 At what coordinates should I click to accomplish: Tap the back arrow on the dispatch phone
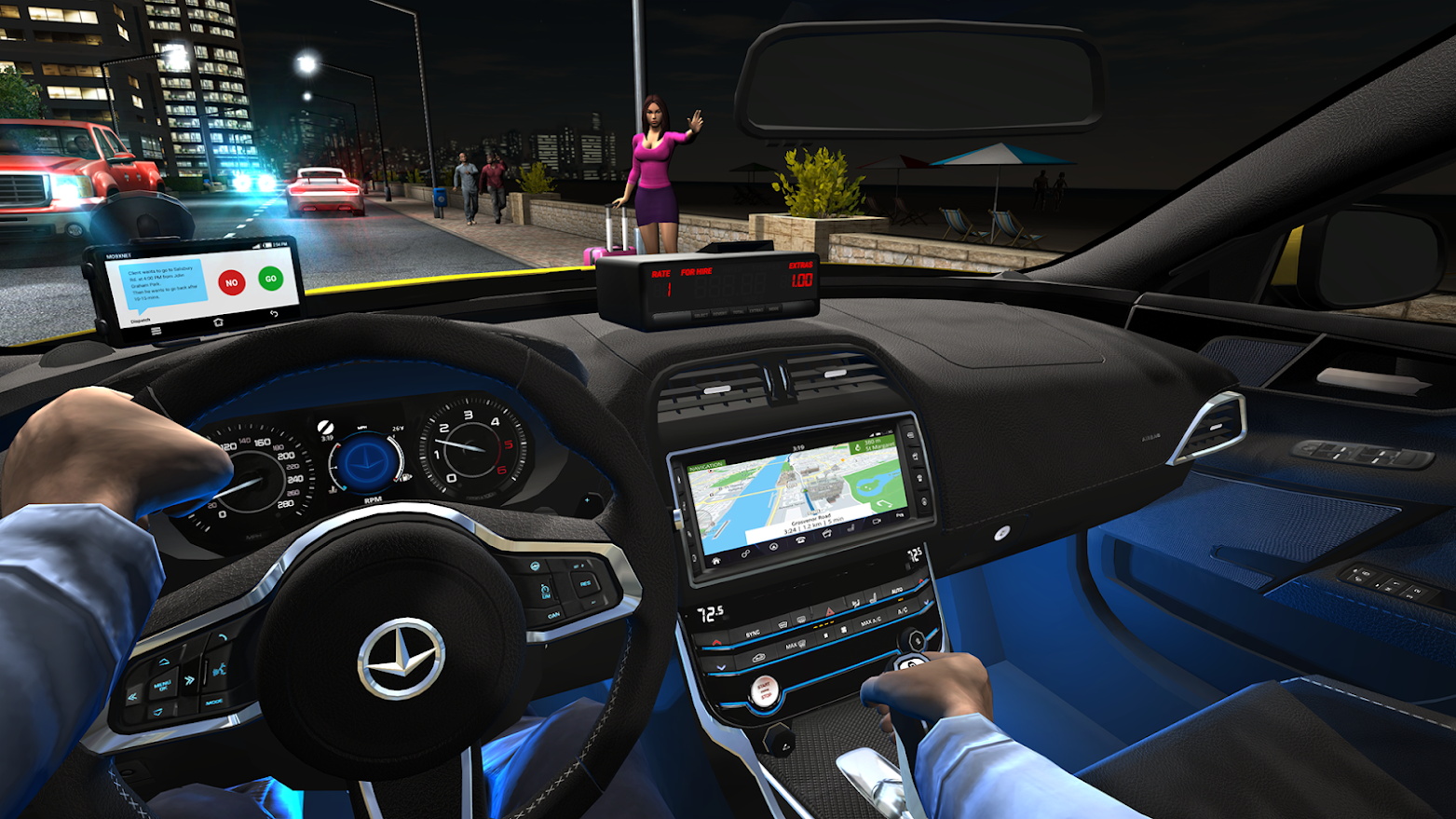pyautogui.click(x=275, y=314)
